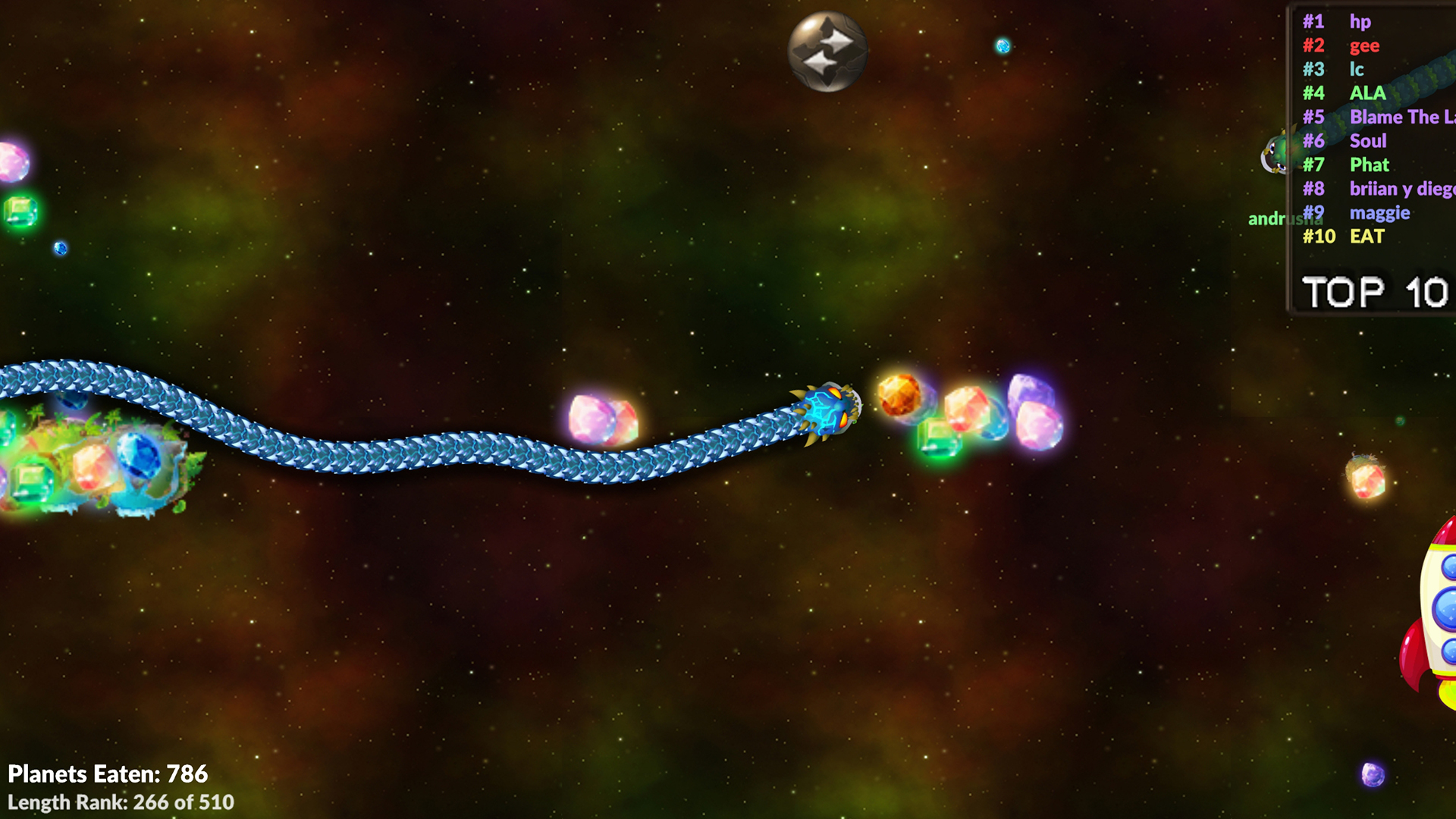Click player EAT at rank #10
1456x819 pixels.
pos(1367,237)
